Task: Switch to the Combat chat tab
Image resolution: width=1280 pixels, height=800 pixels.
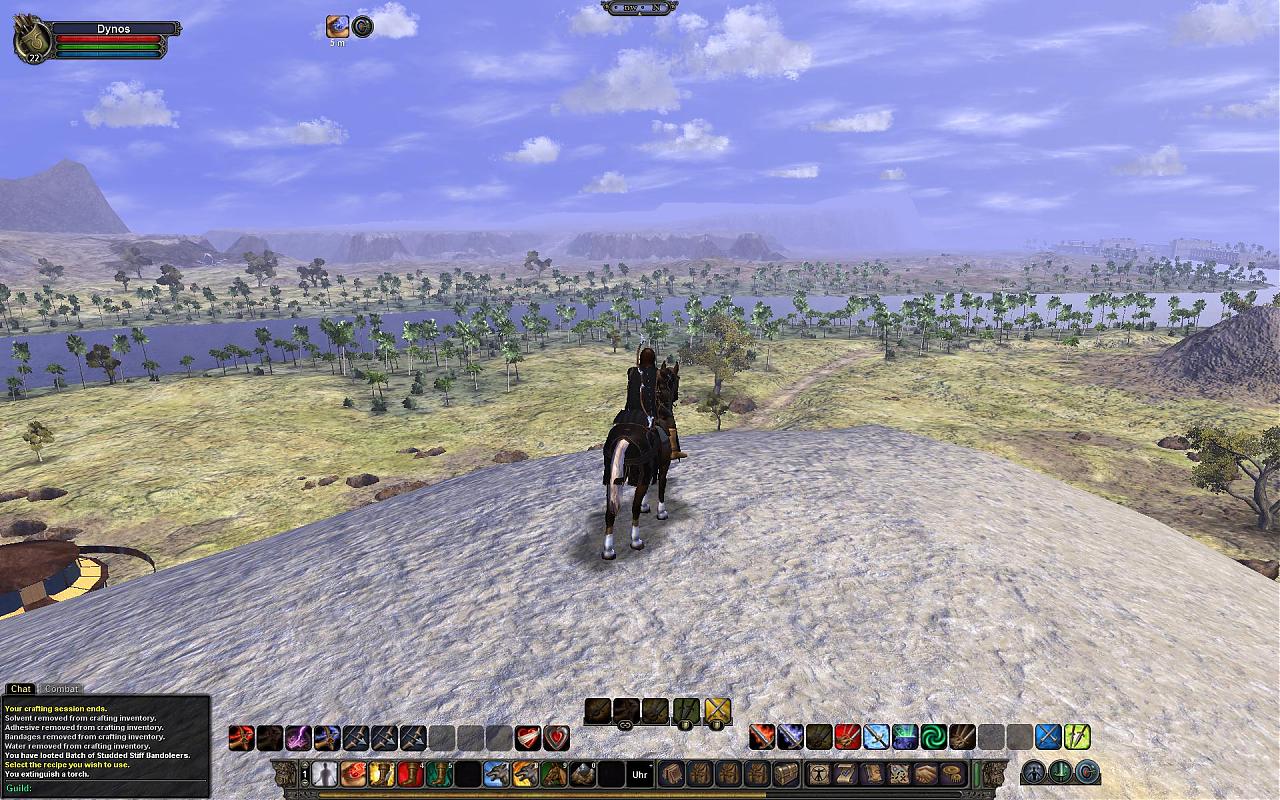Action: [61, 689]
